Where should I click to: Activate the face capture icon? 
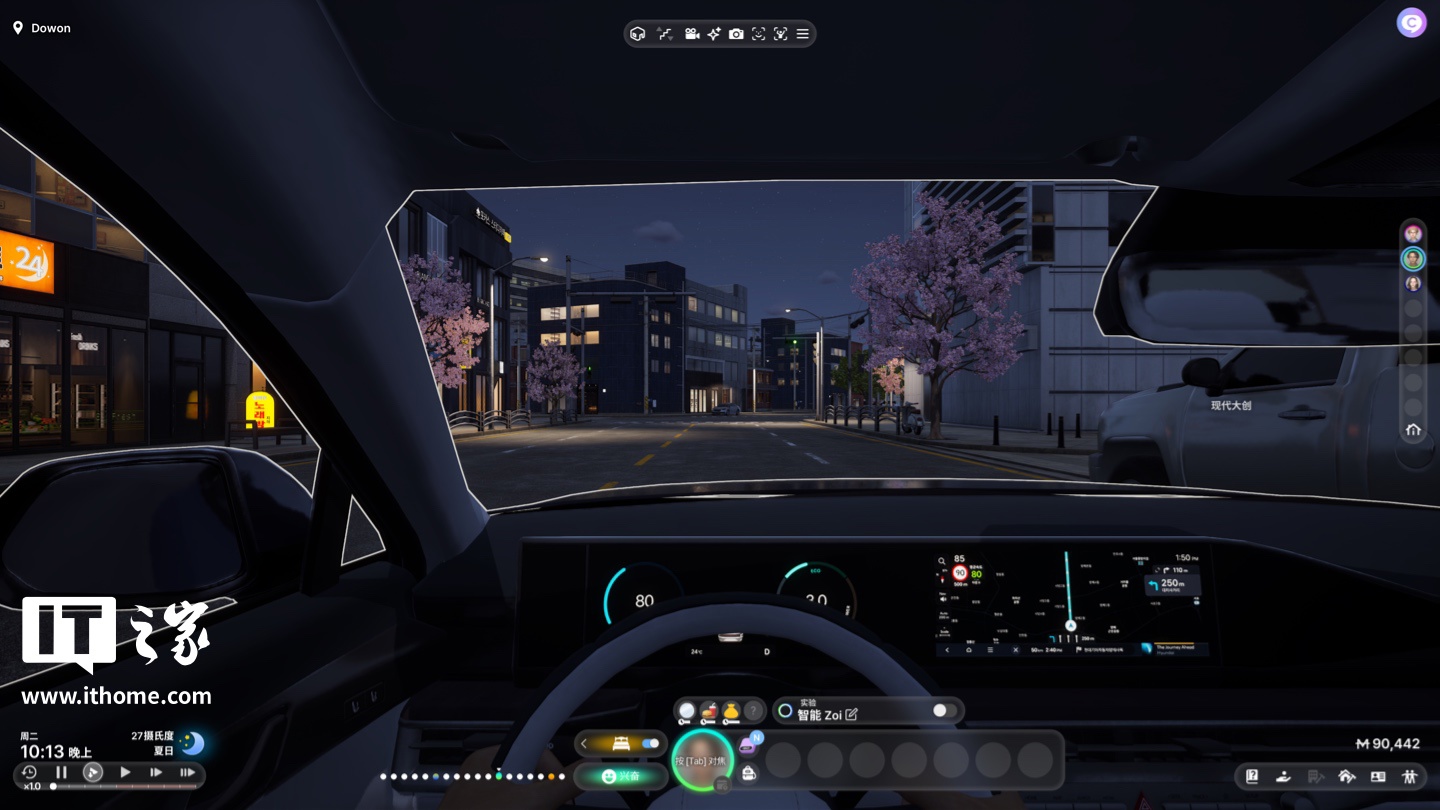(758, 34)
